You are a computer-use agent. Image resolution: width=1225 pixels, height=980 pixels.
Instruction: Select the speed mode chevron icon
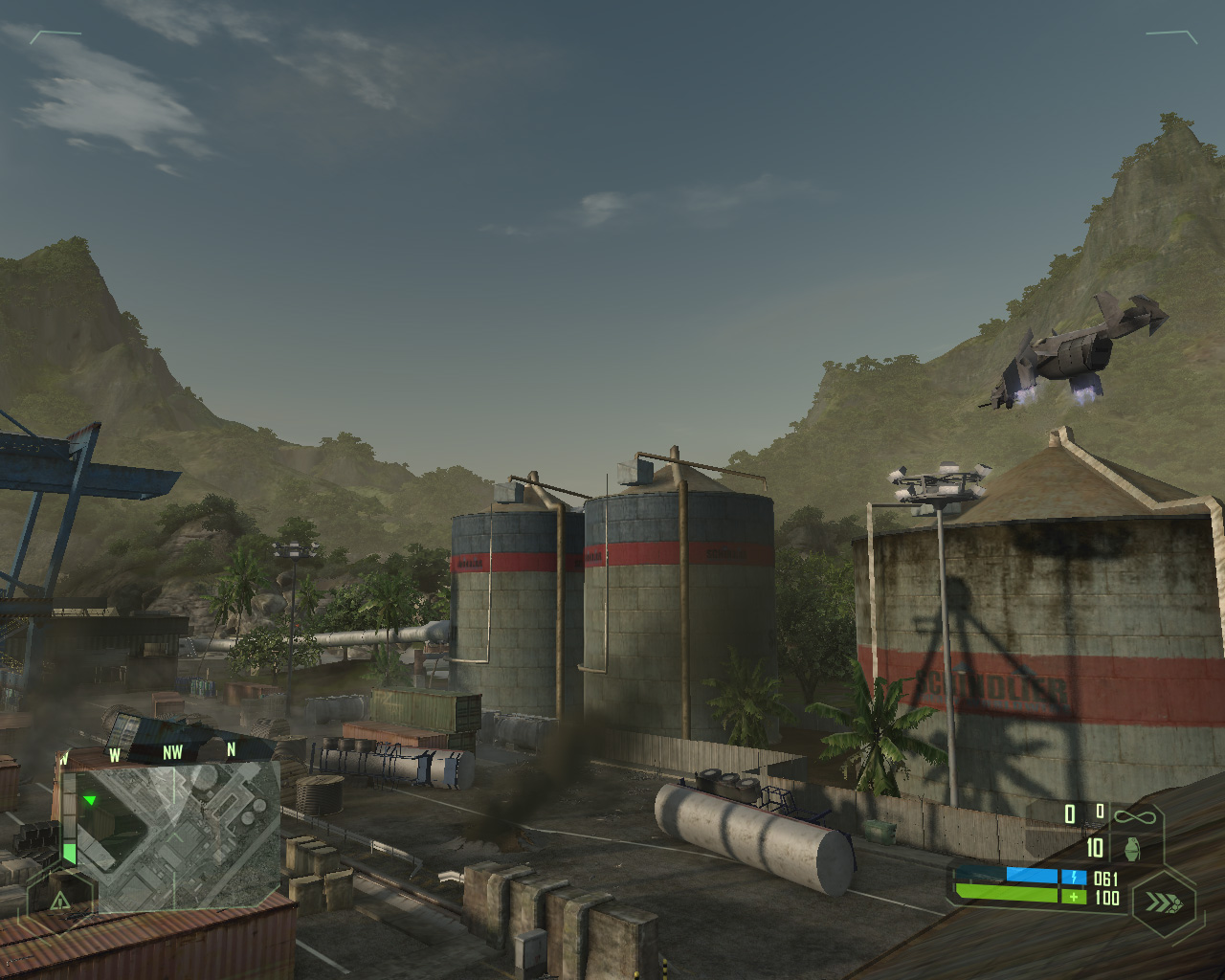pyautogui.click(x=1163, y=902)
